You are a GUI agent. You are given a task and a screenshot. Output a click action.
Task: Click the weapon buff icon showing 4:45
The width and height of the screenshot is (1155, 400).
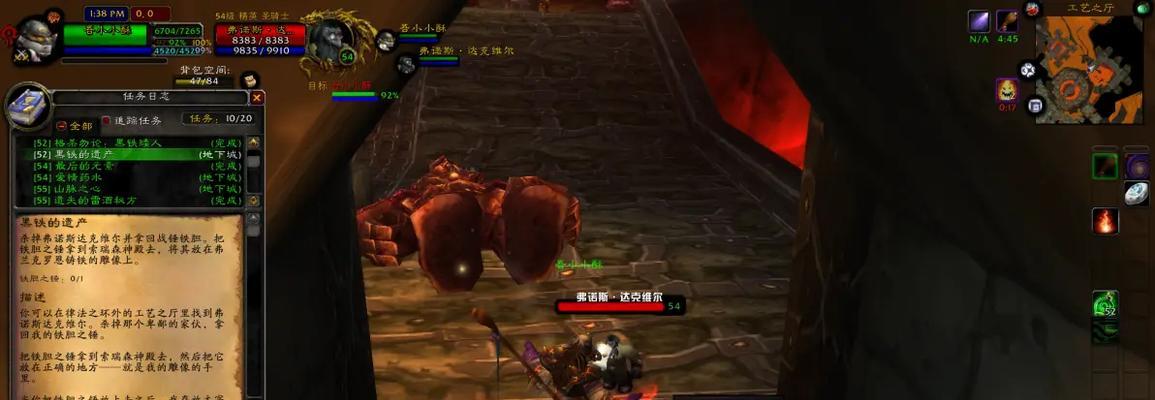pyautogui.click(x=1007, y=22)
